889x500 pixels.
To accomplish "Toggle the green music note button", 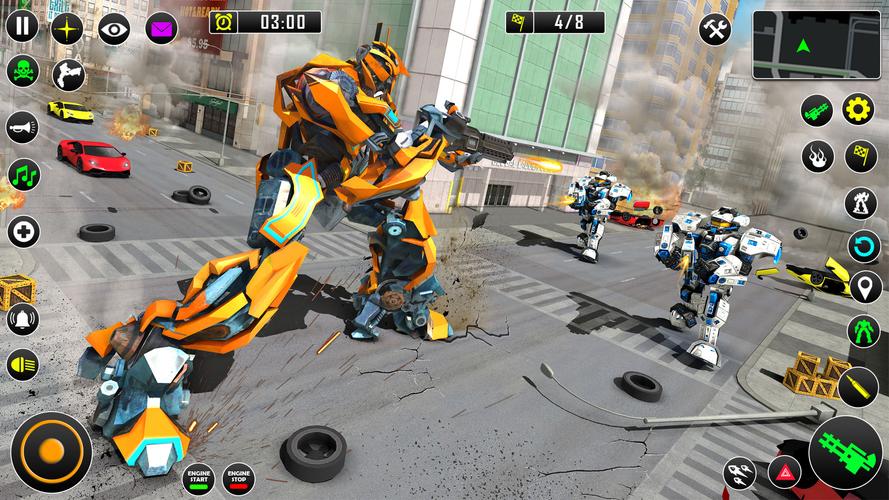I will tap(23, 176).
